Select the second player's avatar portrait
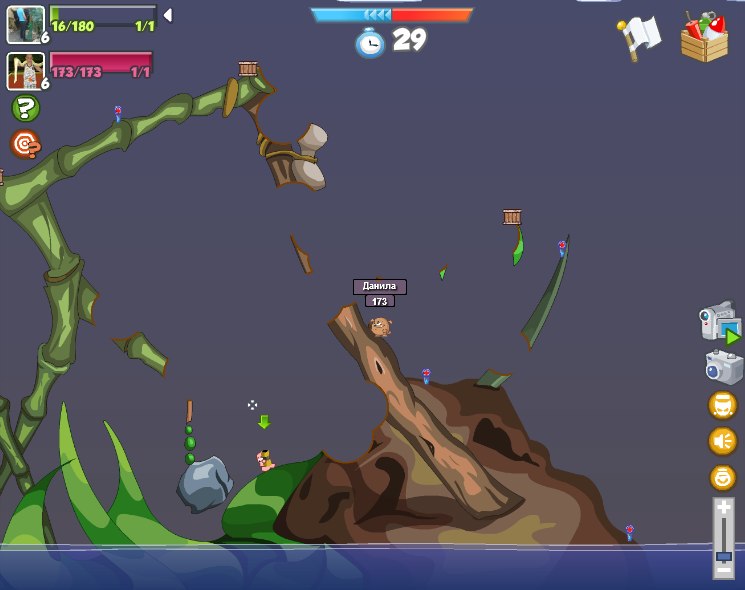The height and width of the screenshot is (590, 745). click(x=25, y=70)
